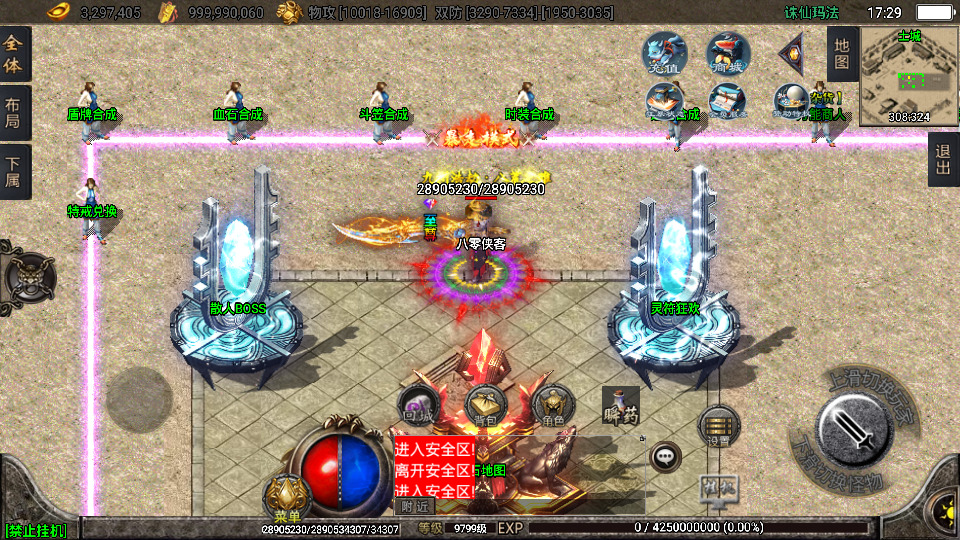The width and height of the screenshot is (960, 540).
Task: Open the 菜单 main menu
Action: [x=287, y=496]
